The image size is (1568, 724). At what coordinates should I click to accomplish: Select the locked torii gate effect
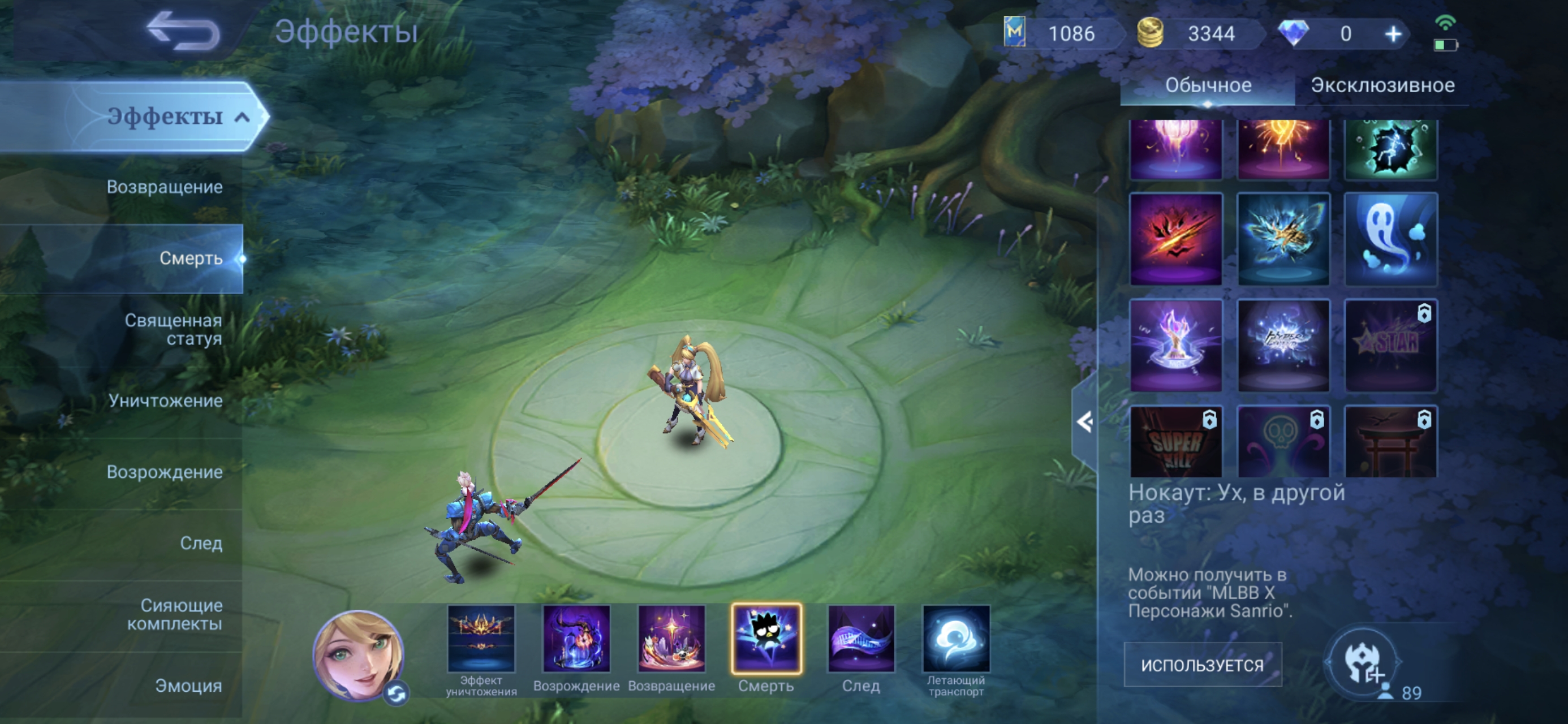(x=1390, y=441)
